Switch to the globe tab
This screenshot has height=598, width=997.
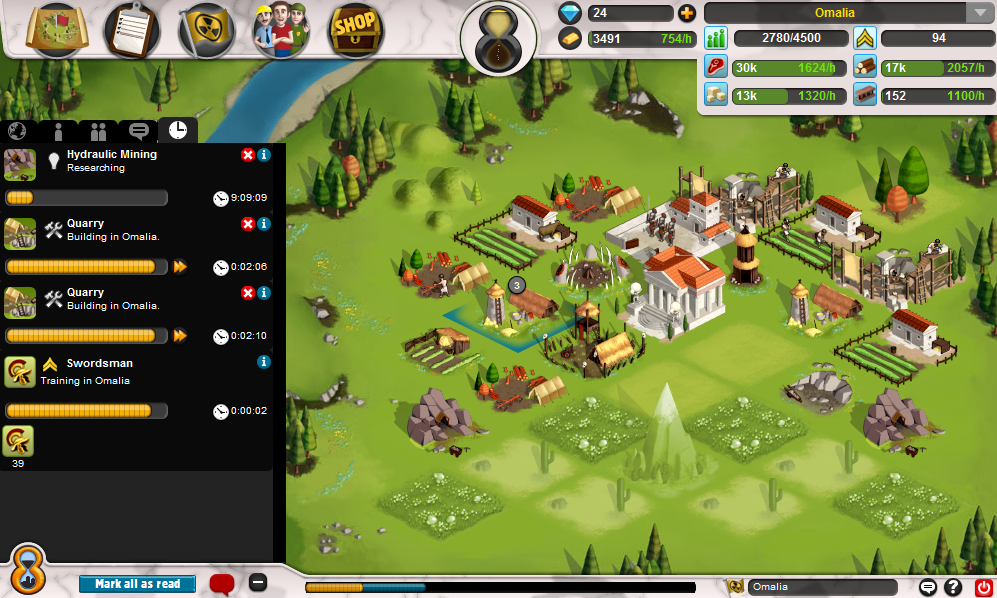pos(17,131)
